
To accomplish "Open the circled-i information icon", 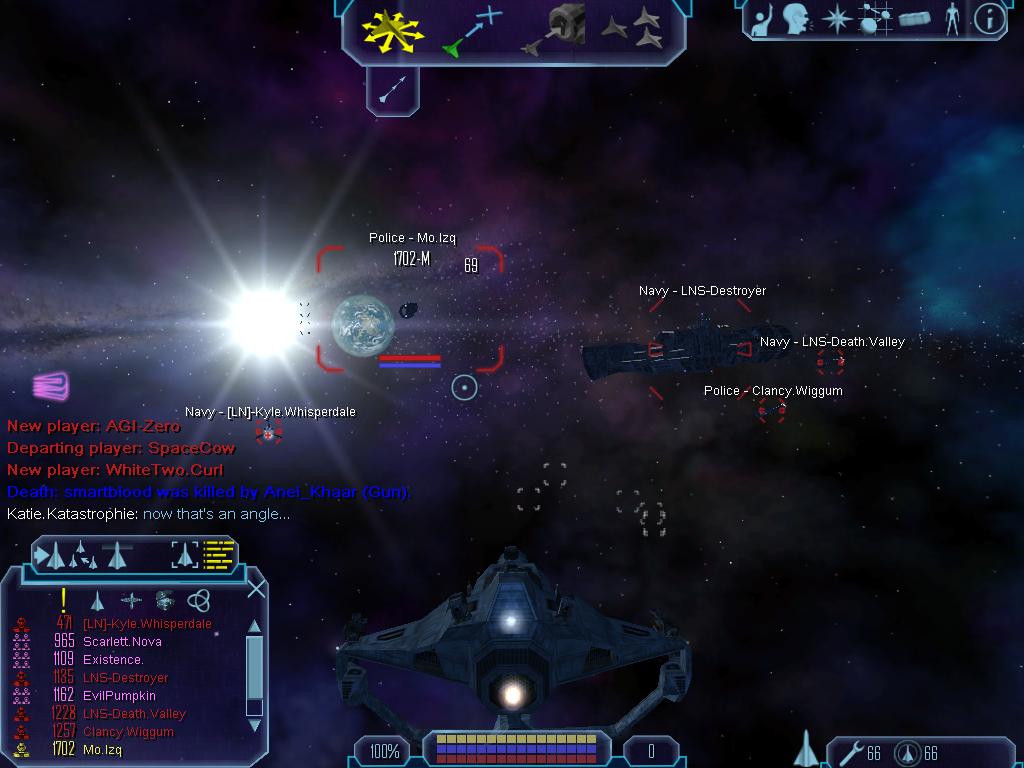I will pyautogui.click(x=989, y=20).
